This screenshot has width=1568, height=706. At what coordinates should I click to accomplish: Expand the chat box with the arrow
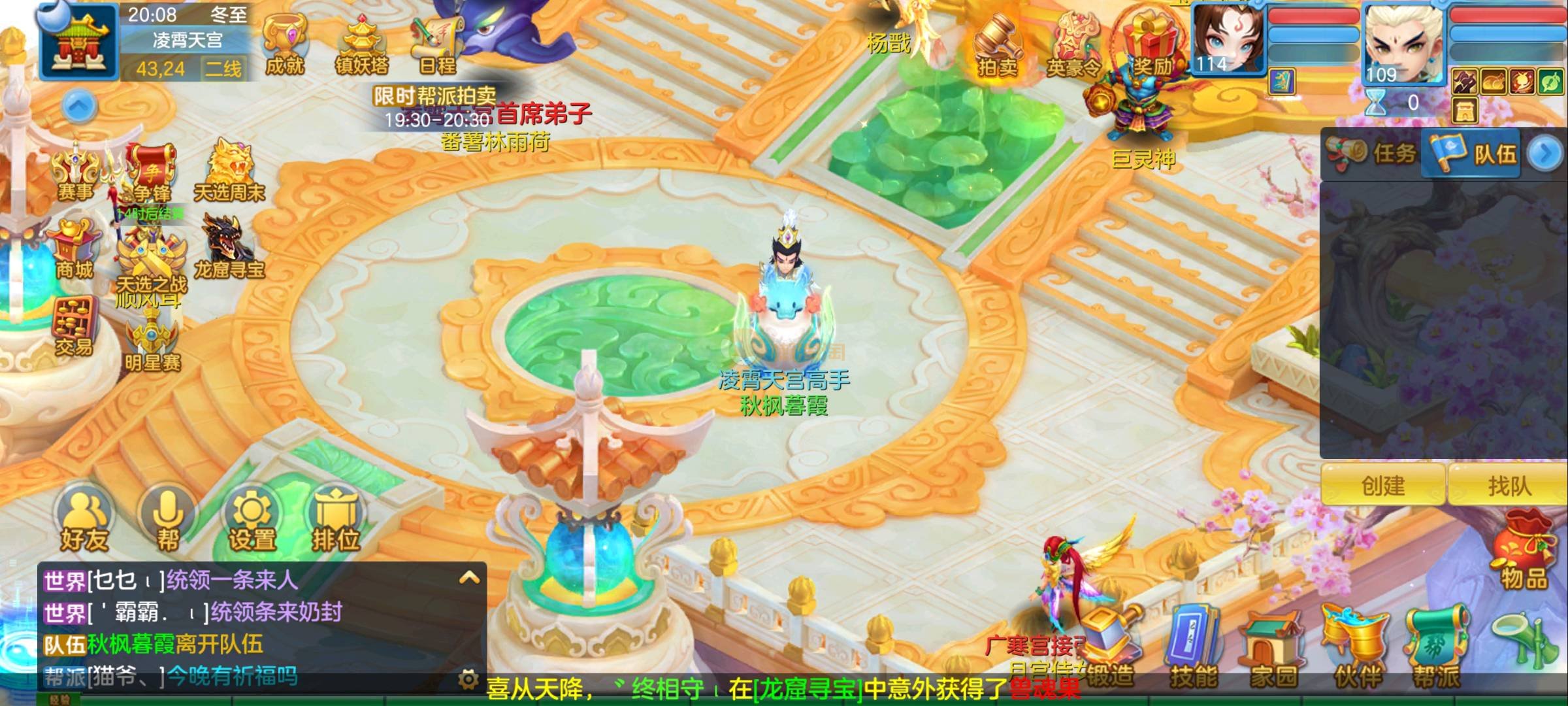tap(469, 578)
